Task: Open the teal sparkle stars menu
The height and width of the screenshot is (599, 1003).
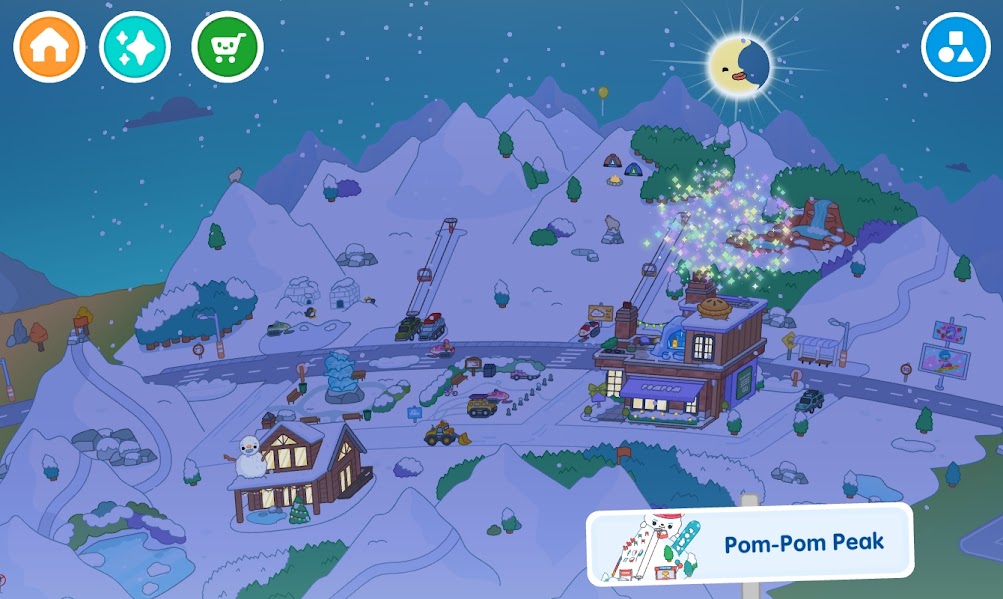Action: click(135, 47)
